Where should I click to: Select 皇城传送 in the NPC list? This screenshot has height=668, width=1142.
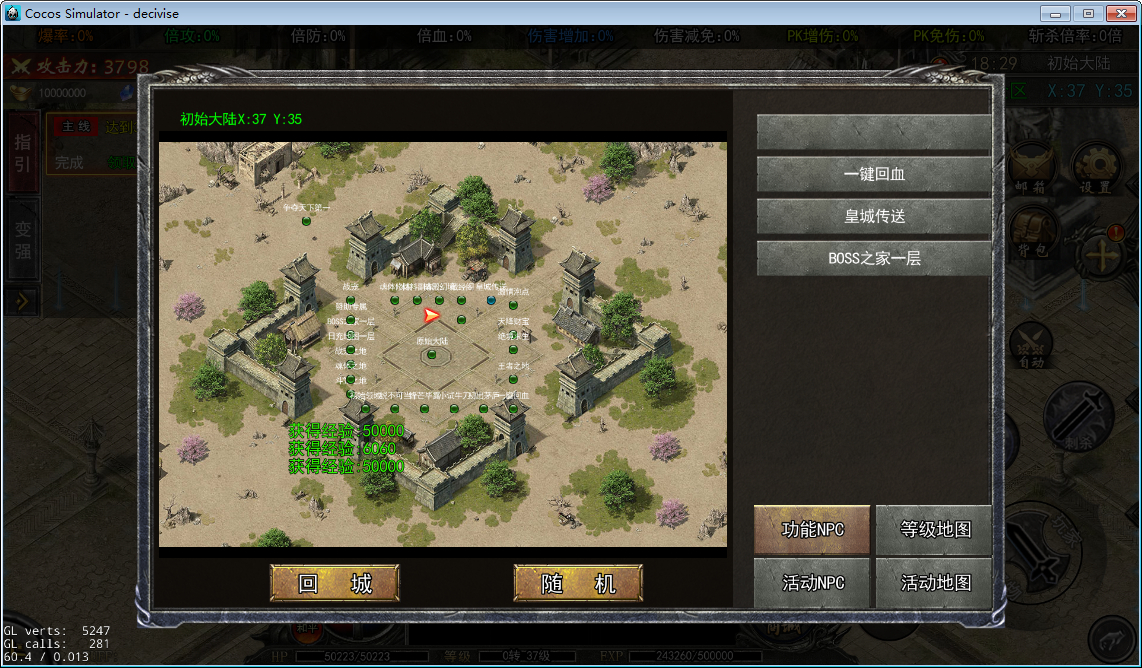[x=874, y=216]
